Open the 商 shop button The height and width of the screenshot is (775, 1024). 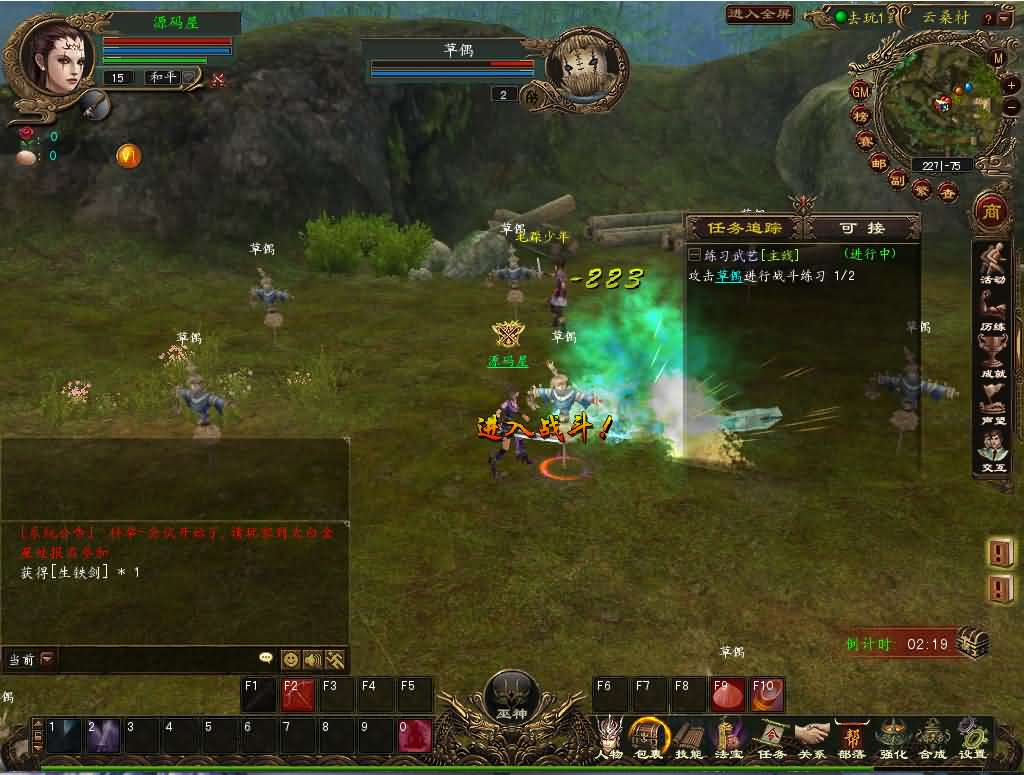pyautogui.click(x=992, y=212)
